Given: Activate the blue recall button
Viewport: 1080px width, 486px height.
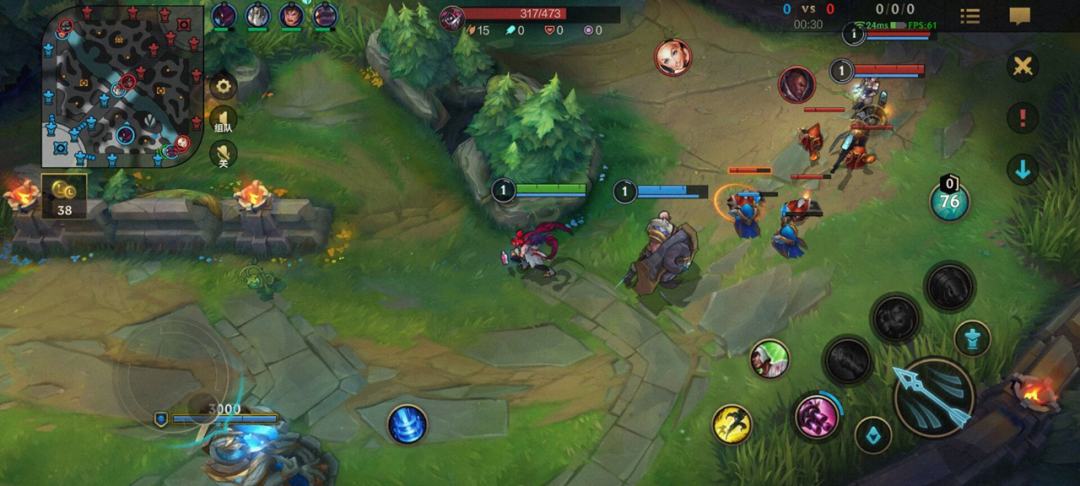Looking at the screenshot, I should (x=407, y=424).
